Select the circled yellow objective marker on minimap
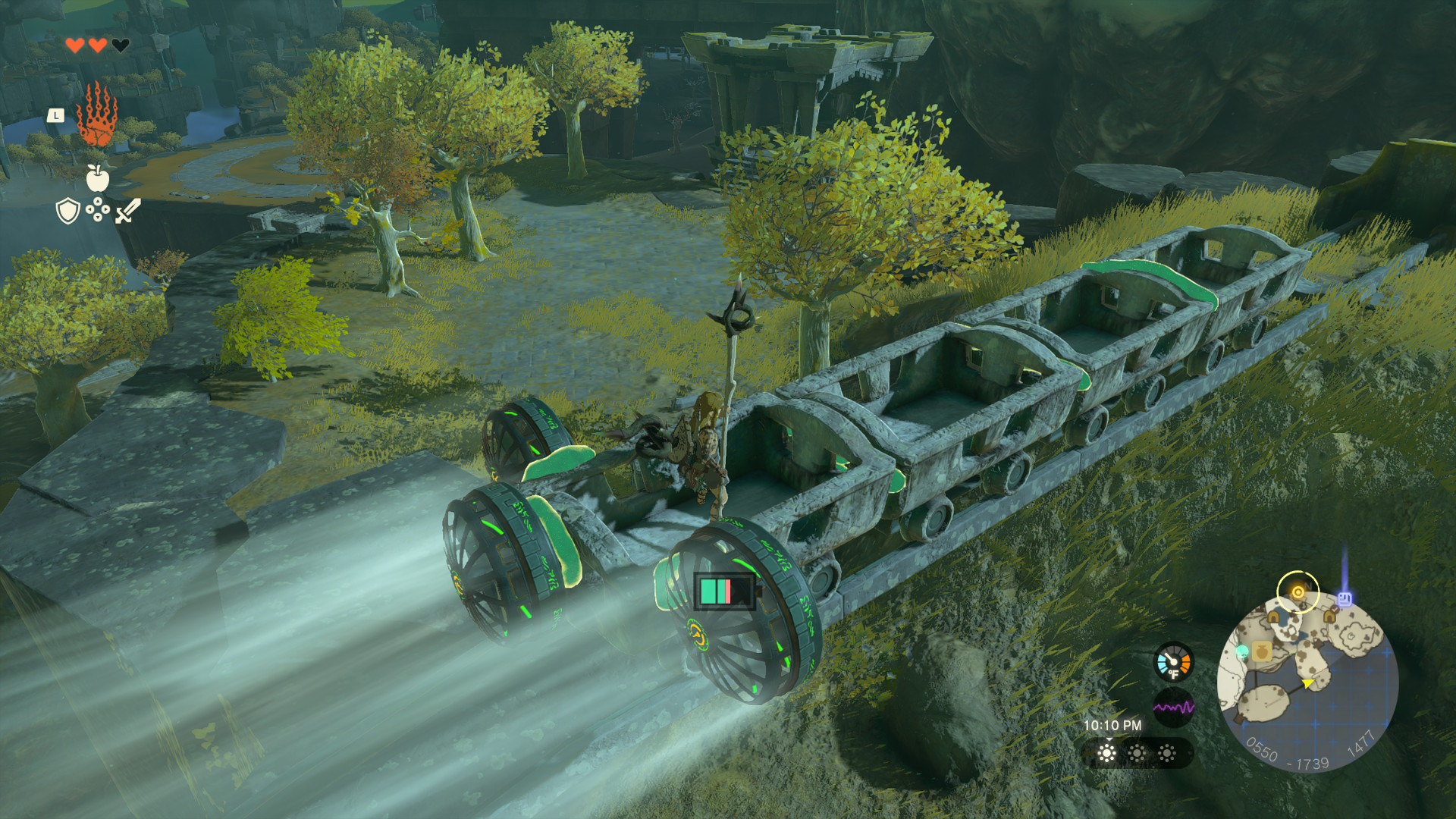Viewport: 1456px width, 819px height. pyautogui.click(x=1298, y=591)
